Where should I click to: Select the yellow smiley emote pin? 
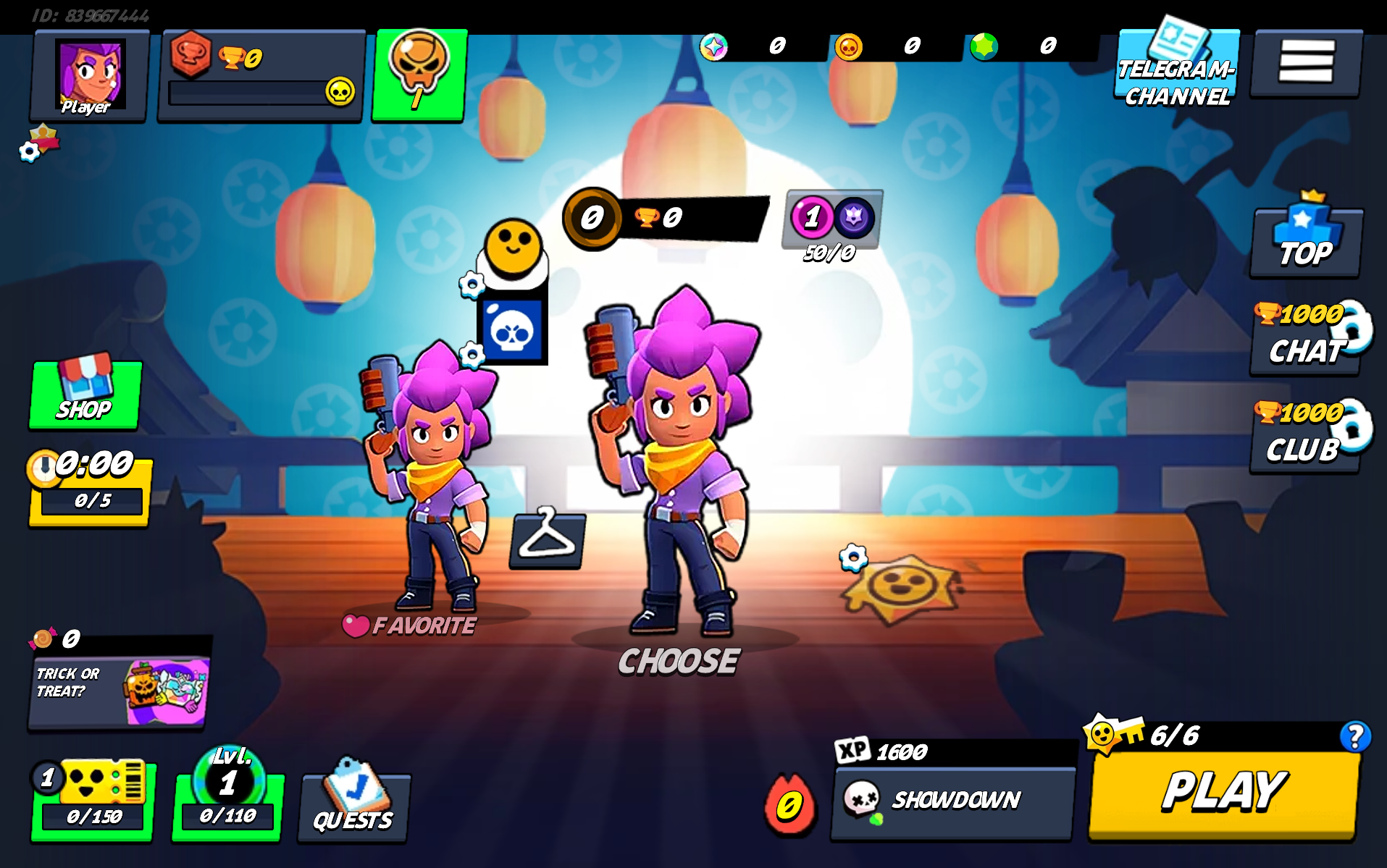[x=513, y=248]
